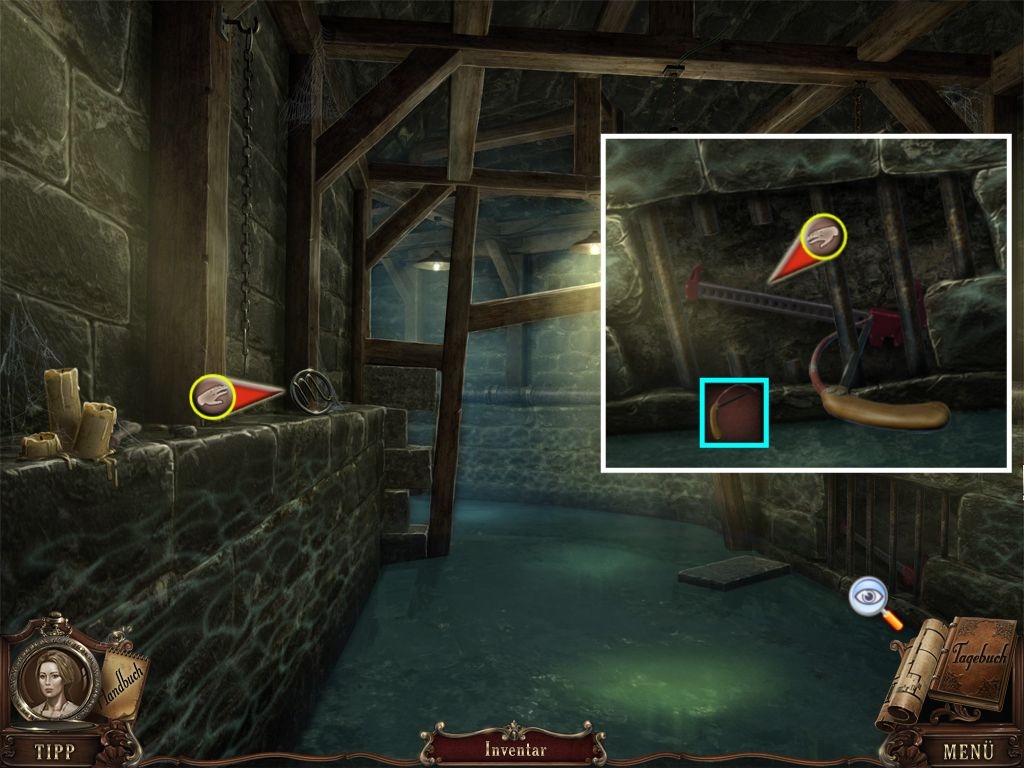Open the Tagebuch diary book
This screenshot has width=1024, height=768.
coord(974,665)
